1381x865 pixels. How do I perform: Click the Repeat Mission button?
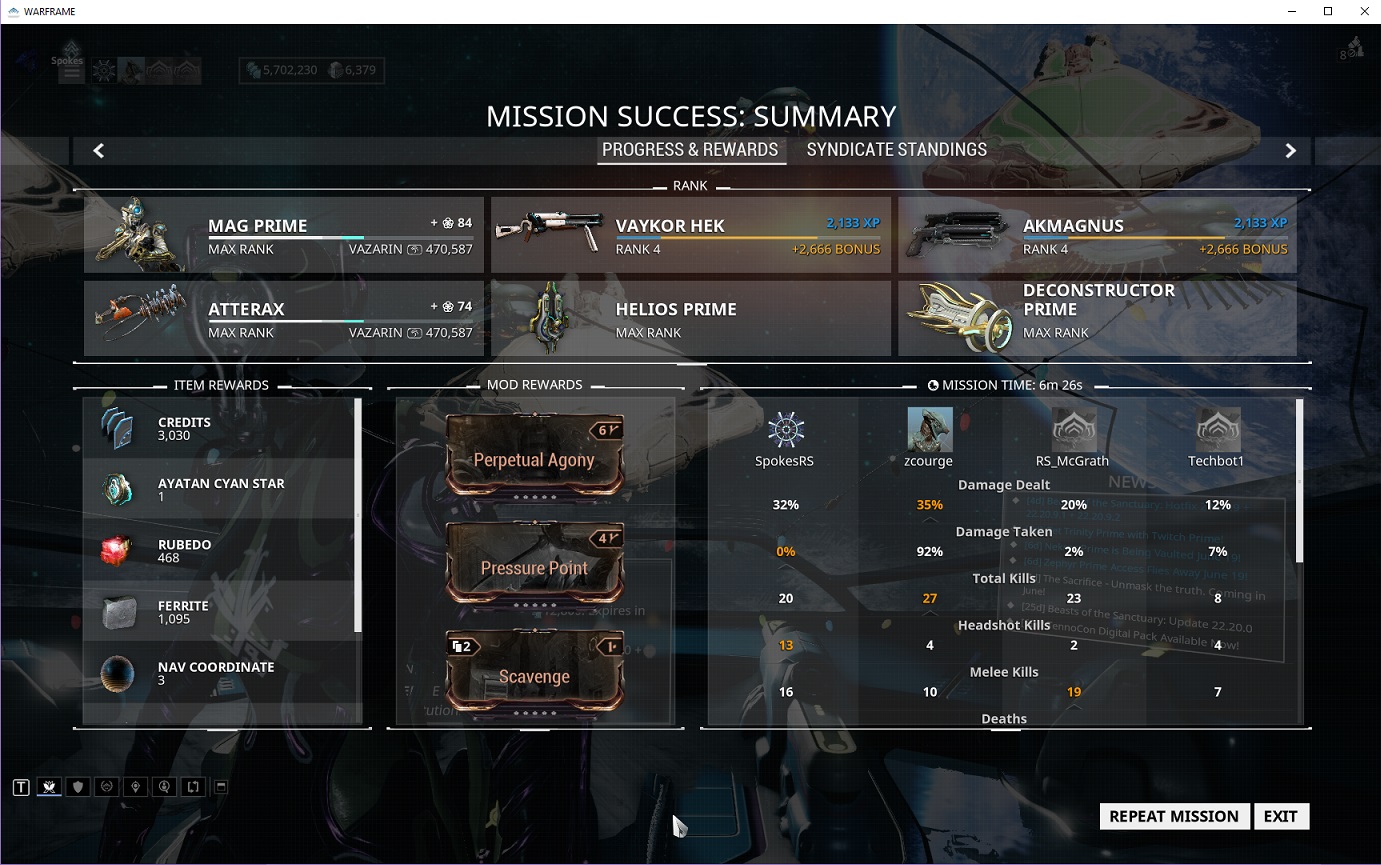point(1174,816)
